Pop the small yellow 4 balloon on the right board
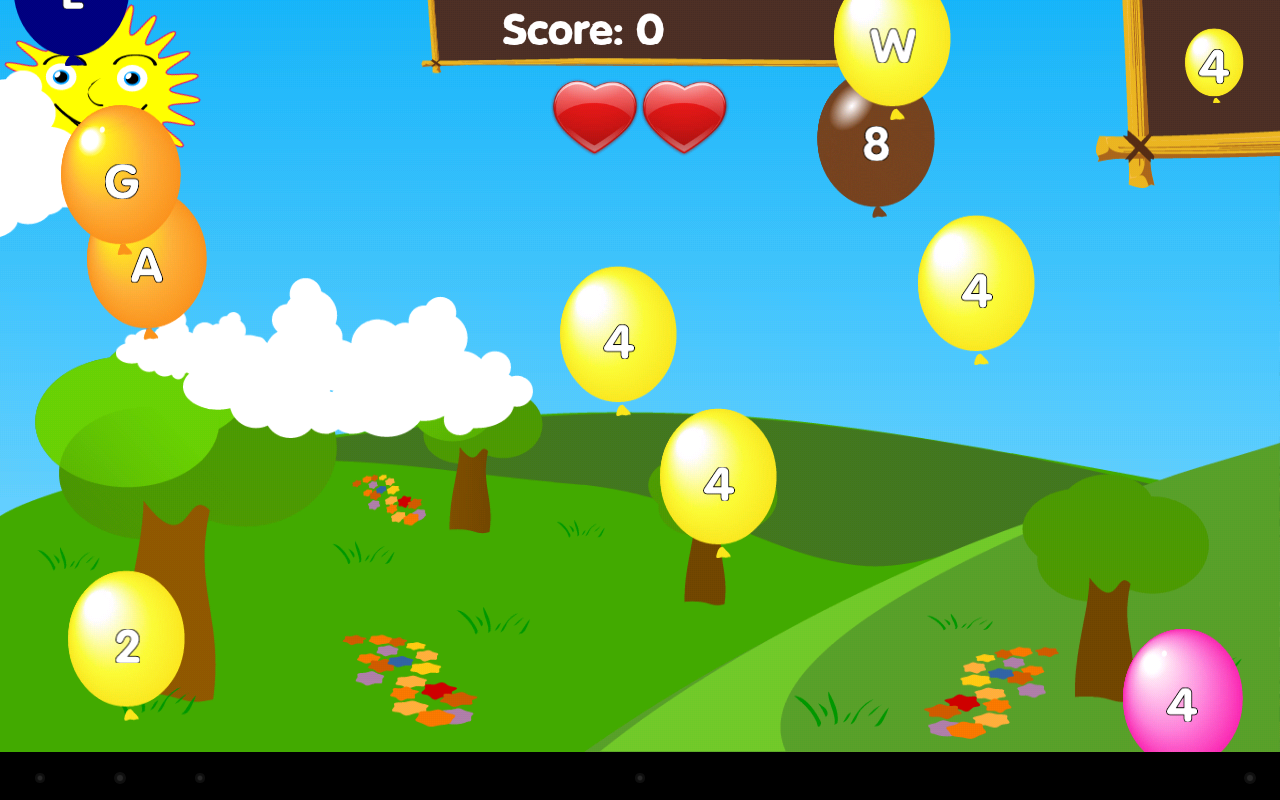The width and height of the screenshot is (1280, 800). [1212, 67]
